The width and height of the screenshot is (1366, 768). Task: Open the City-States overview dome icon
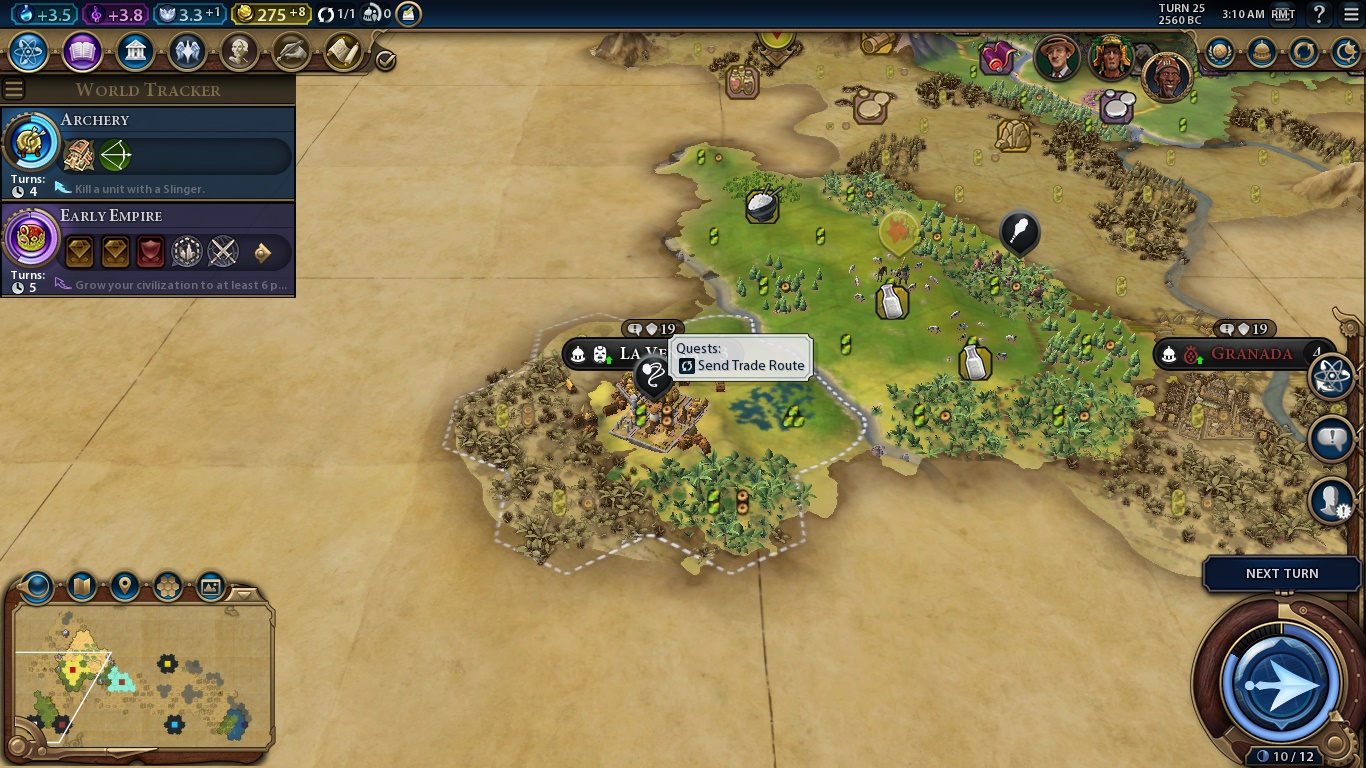tap(1261, 52)
